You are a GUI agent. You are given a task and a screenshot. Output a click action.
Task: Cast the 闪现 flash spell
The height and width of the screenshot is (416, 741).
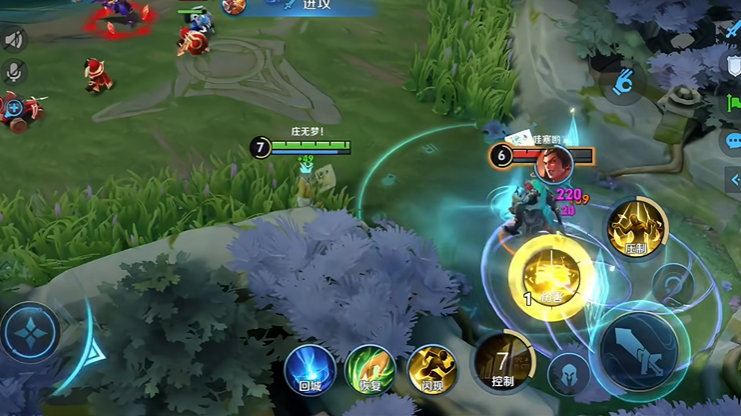[432, 369]
